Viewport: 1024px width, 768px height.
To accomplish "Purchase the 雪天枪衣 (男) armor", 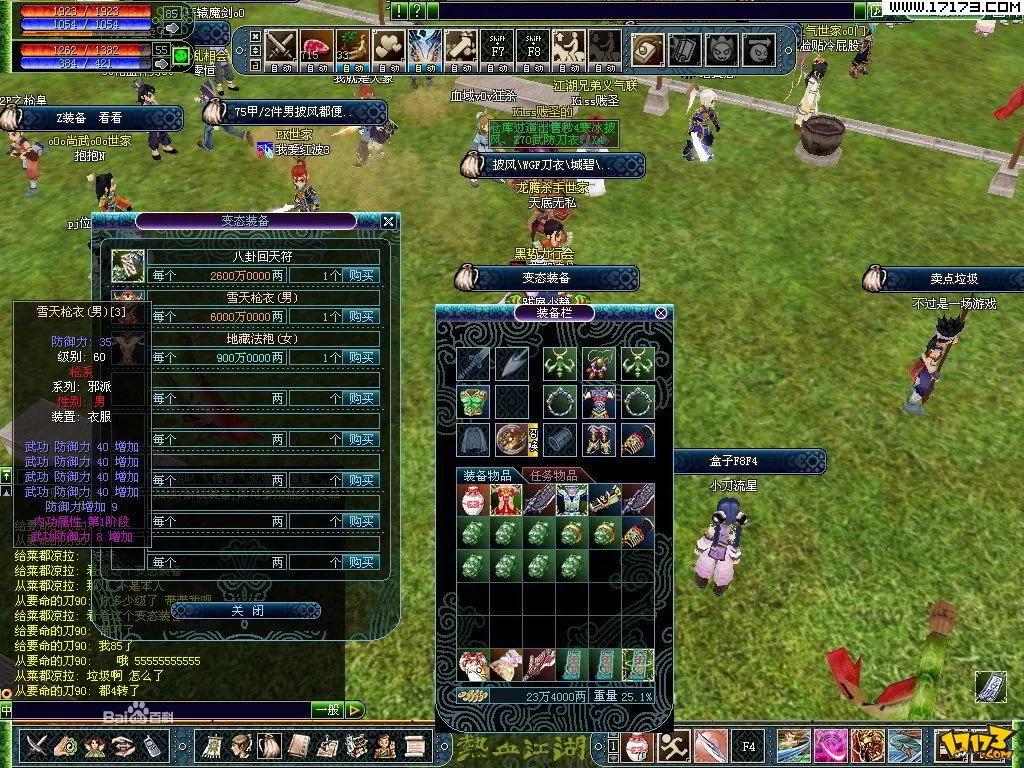I will (361, 316).
